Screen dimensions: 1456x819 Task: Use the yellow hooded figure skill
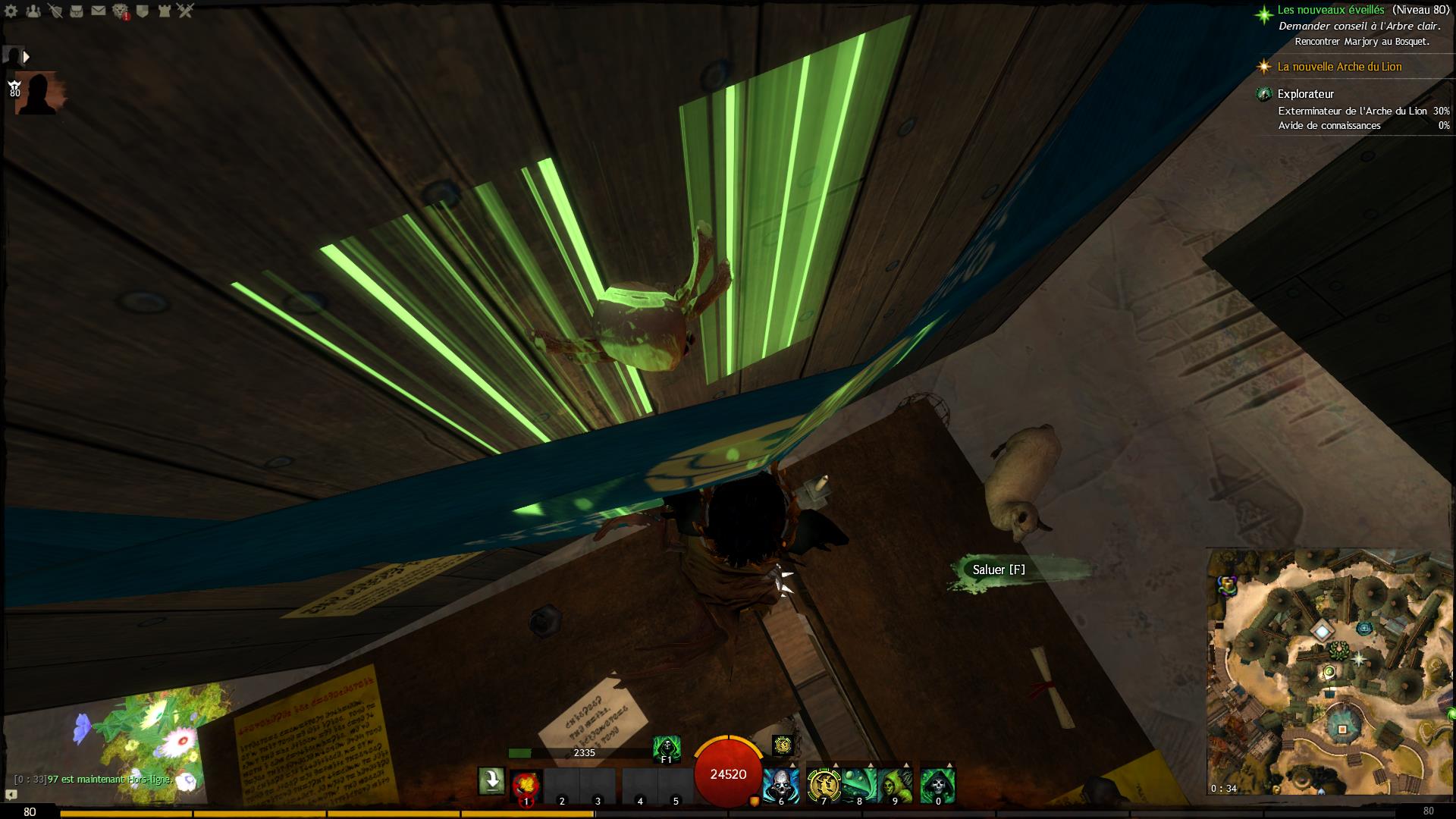coord(895,785)
